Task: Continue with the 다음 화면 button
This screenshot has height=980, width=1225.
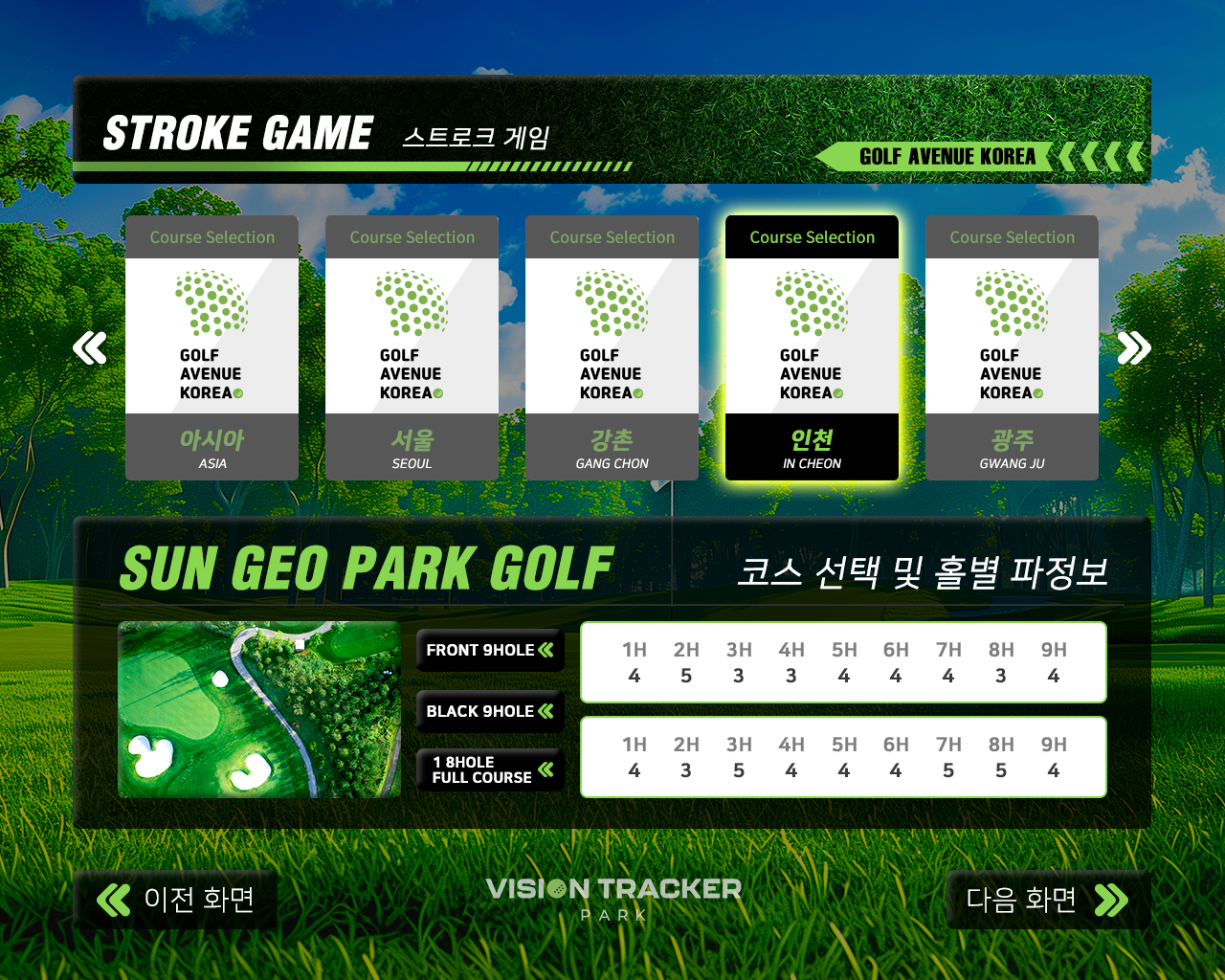Action: pos(1047,900)
